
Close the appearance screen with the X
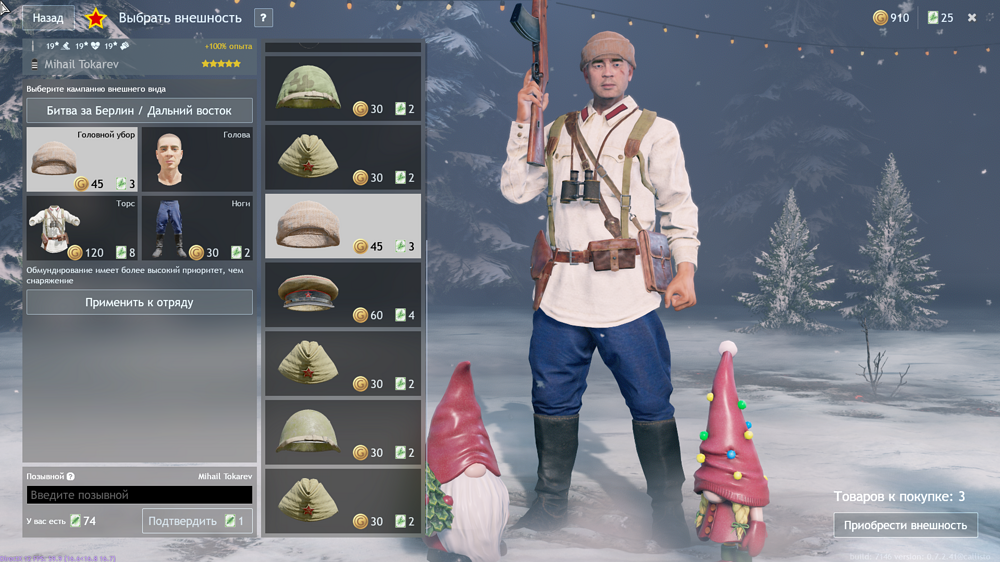coord(972,18)
